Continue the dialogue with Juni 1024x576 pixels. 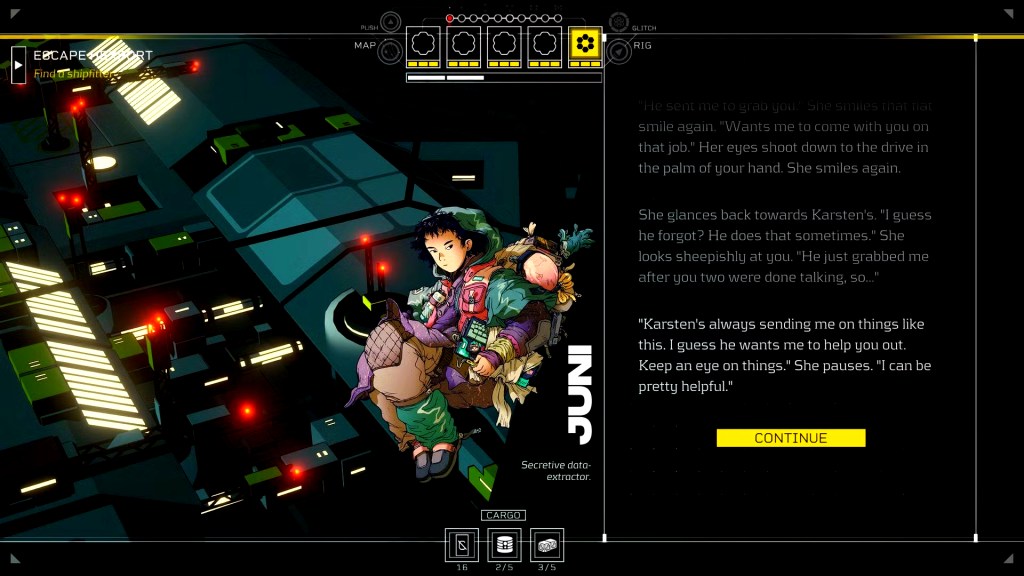pos(790,438)
